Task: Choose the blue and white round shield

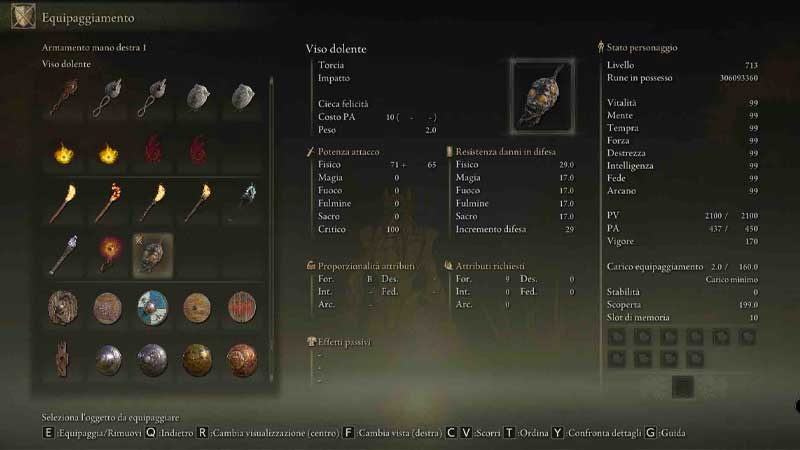Action: click(x=153, y=307)
